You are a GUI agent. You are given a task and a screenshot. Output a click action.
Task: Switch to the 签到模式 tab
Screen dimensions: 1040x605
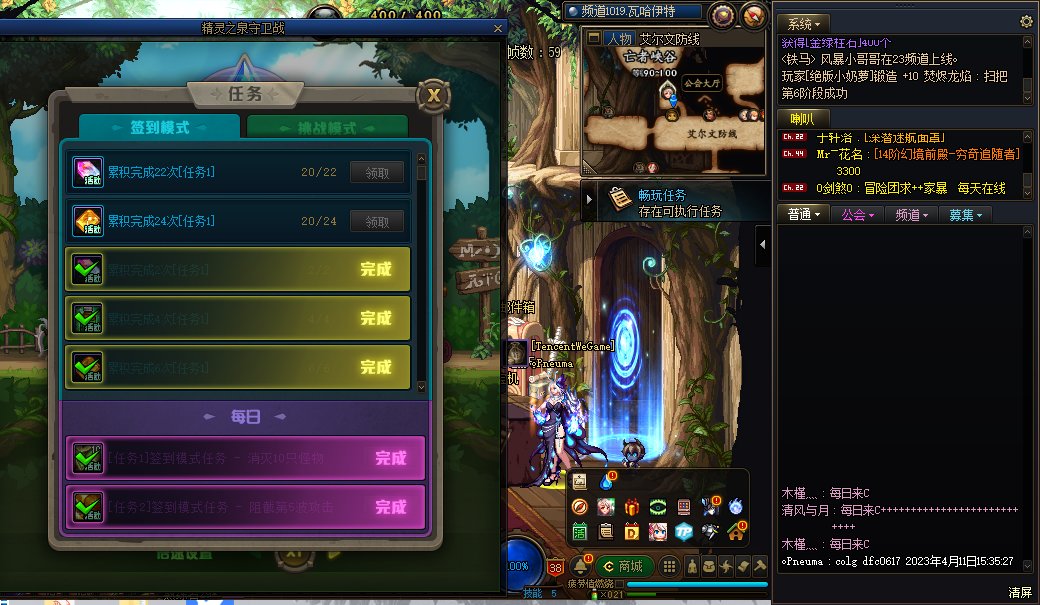point(159,128)
